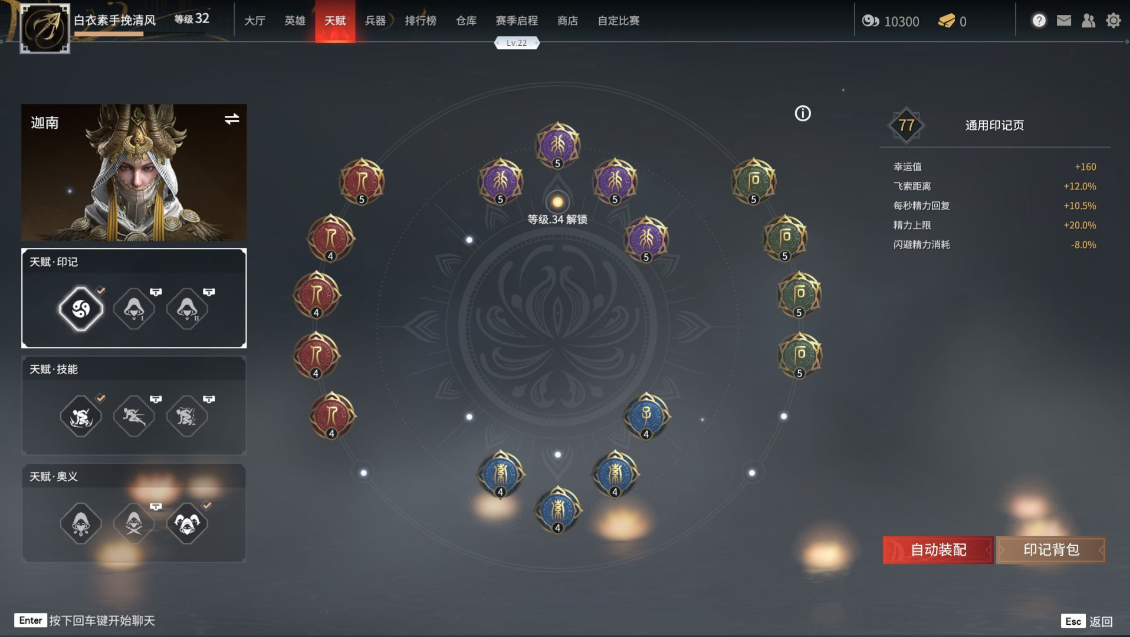This screenshot has height=637, width=1130.
Task: Open the friends list icon
Action: click(x=1088, y=20)
